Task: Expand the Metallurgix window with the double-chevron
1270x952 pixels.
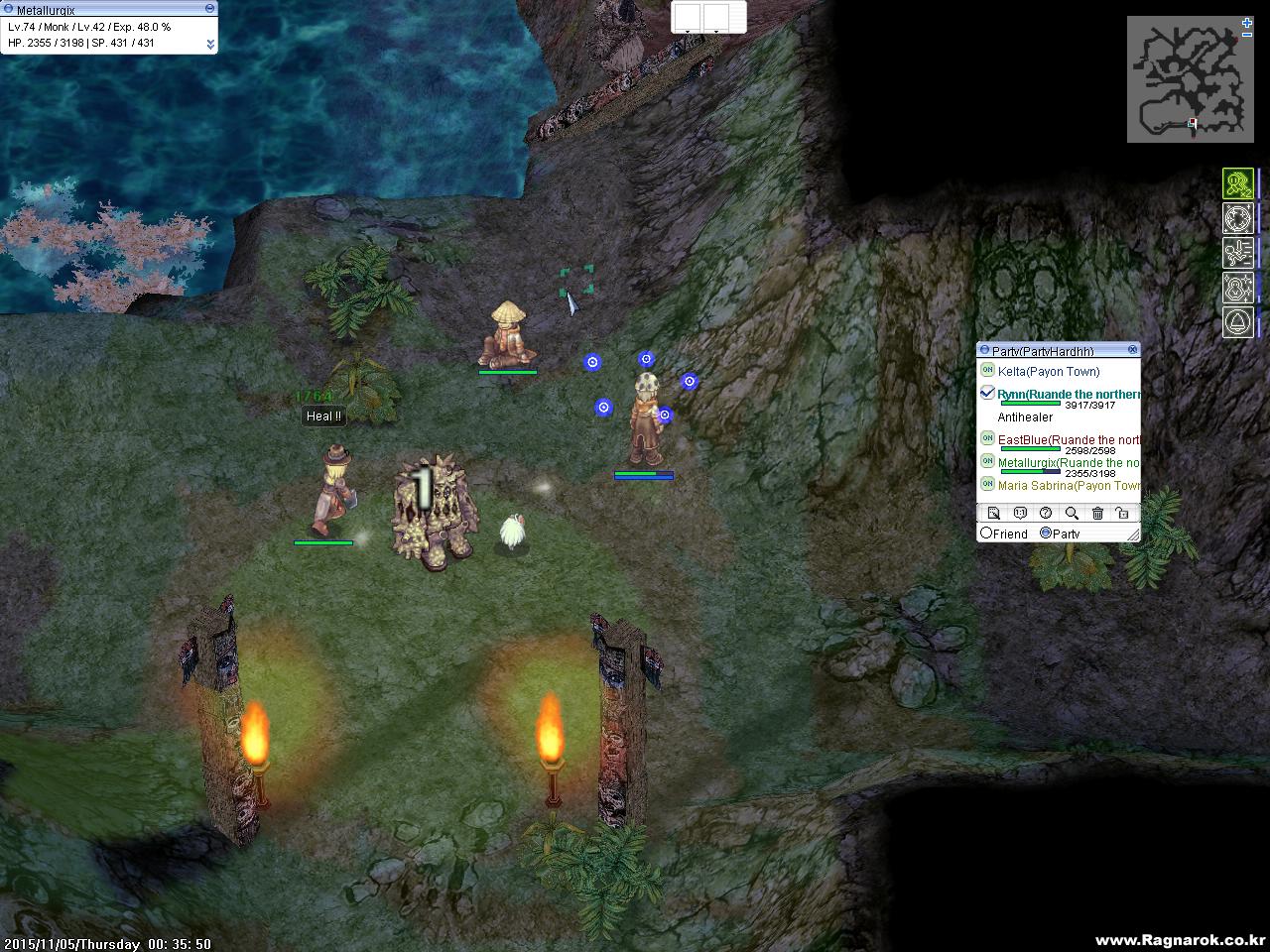Action: point(208,44)
